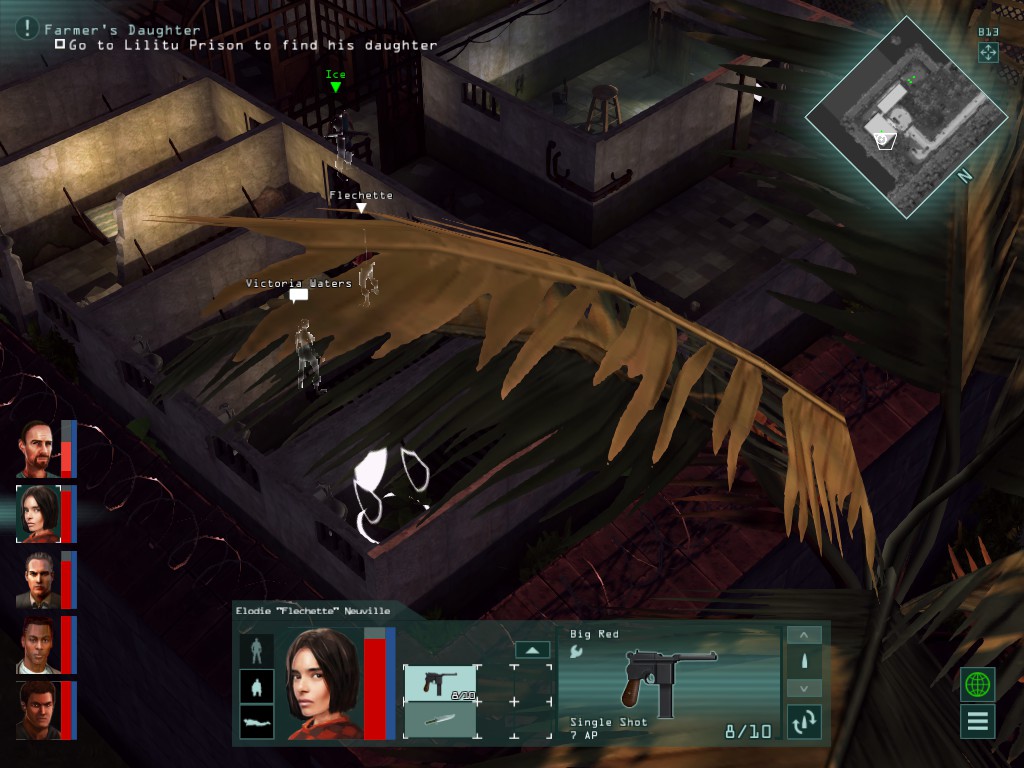Expand the inventory with the up-arrow button
The image size is (1024, 768).
click(533, 650)
